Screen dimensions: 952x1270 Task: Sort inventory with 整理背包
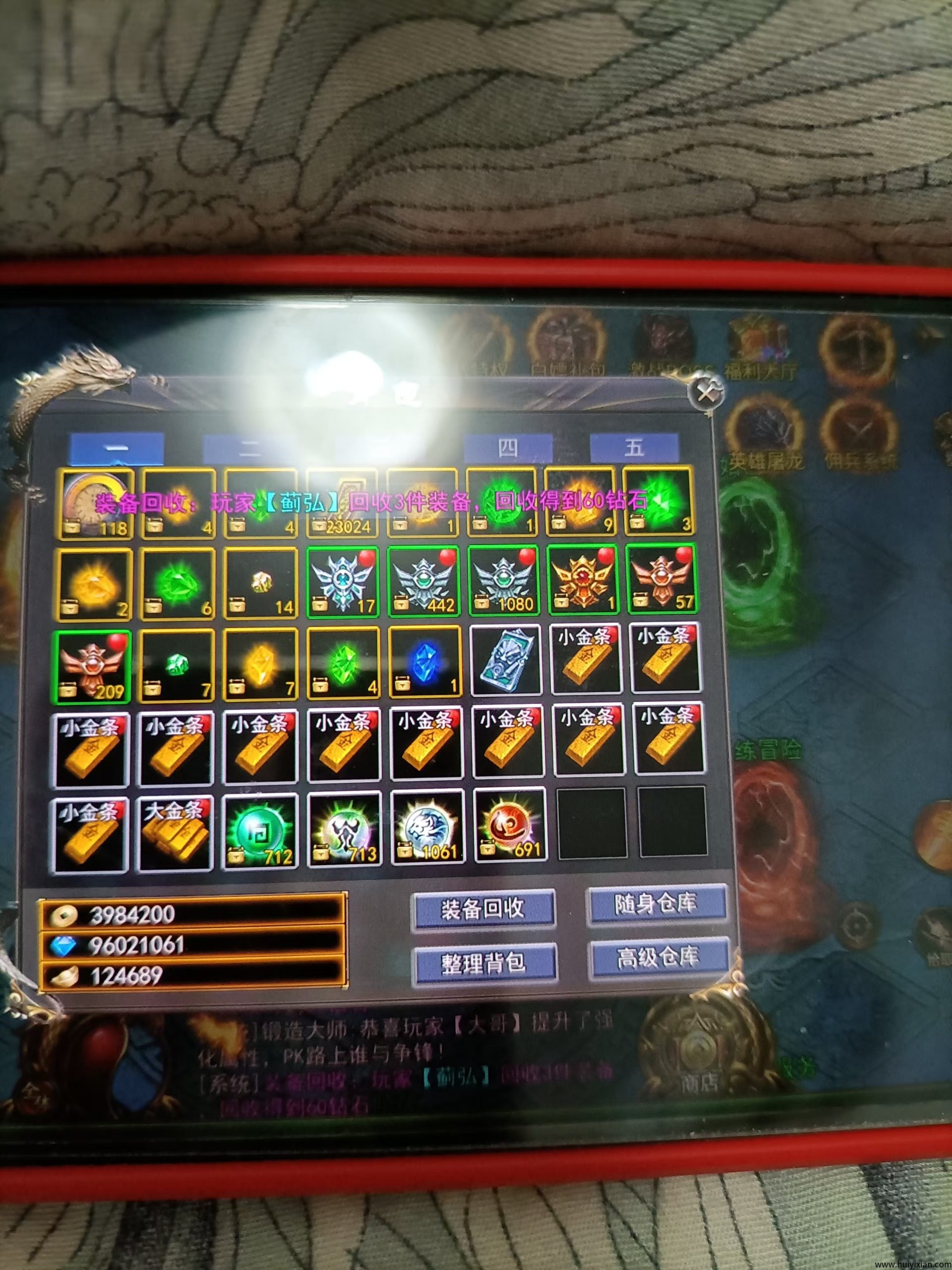[x=484, y=963]
